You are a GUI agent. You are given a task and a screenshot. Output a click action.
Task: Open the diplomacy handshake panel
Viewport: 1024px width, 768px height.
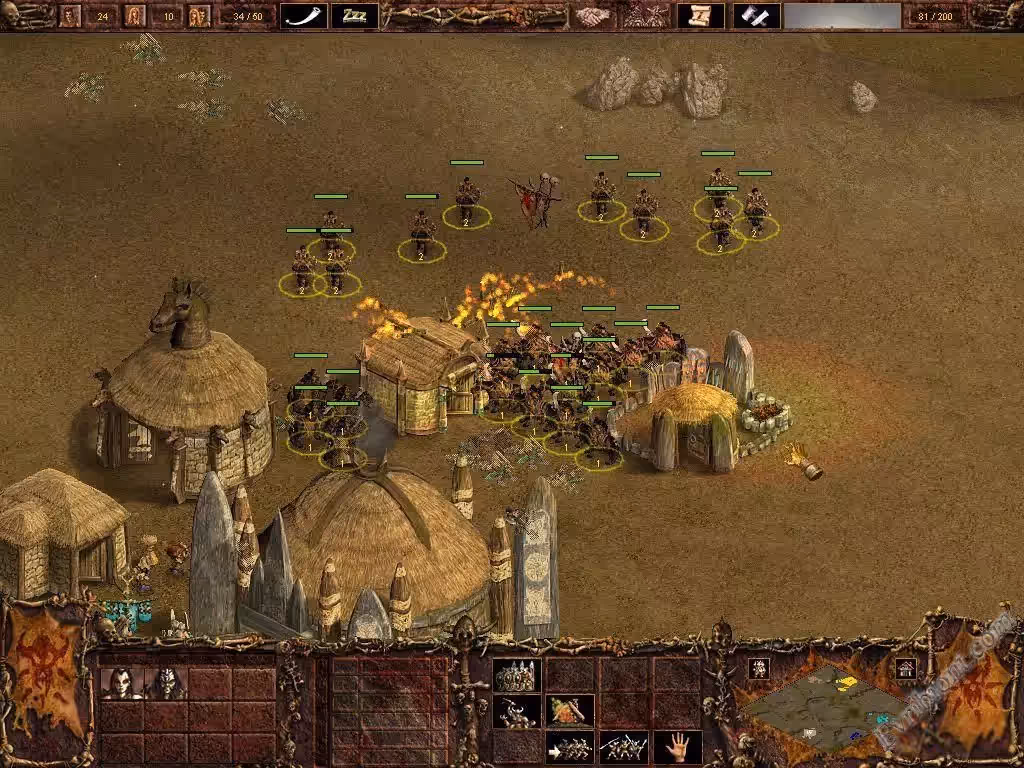point(592,15)
